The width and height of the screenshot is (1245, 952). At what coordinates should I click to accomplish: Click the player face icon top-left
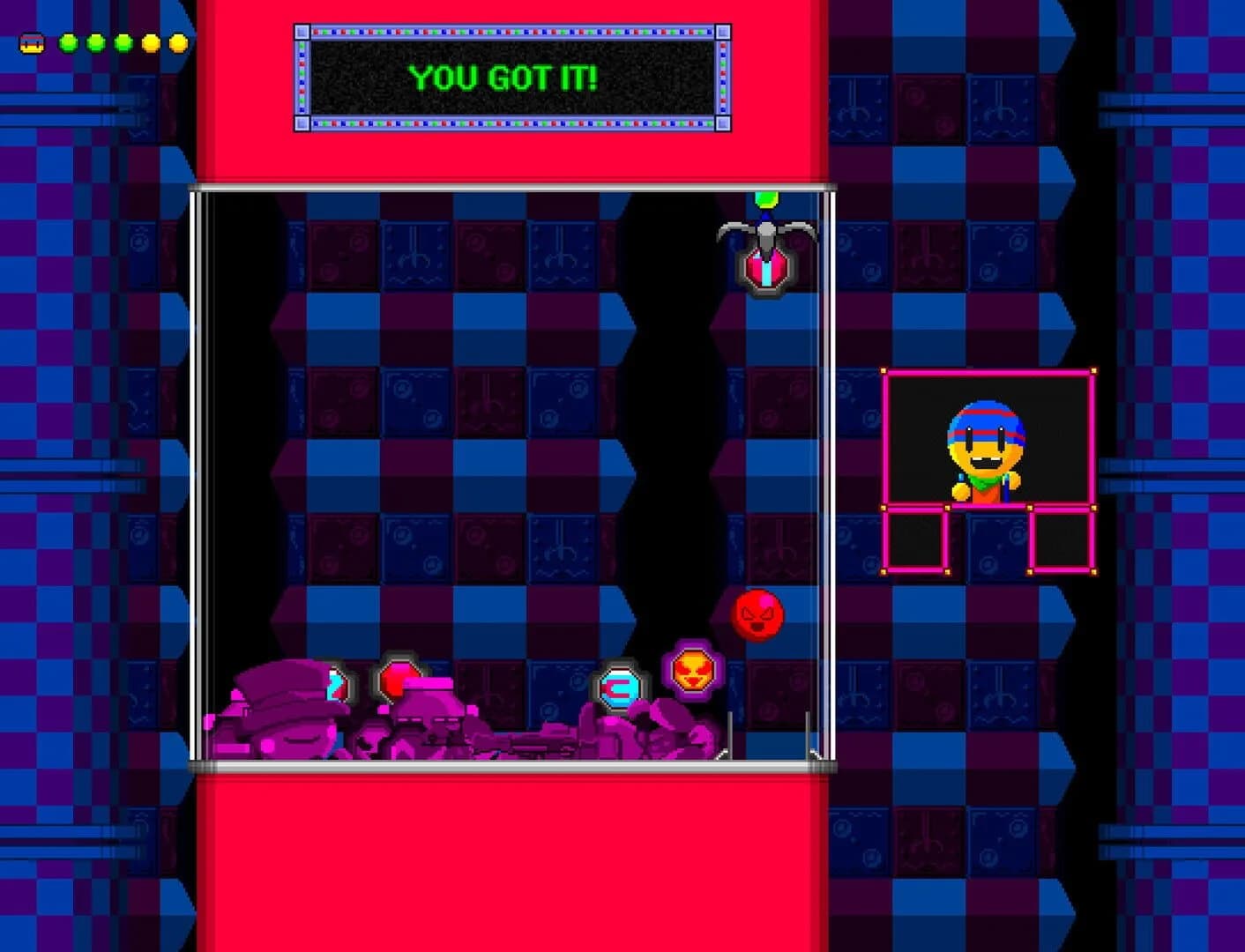pos(31,42)
